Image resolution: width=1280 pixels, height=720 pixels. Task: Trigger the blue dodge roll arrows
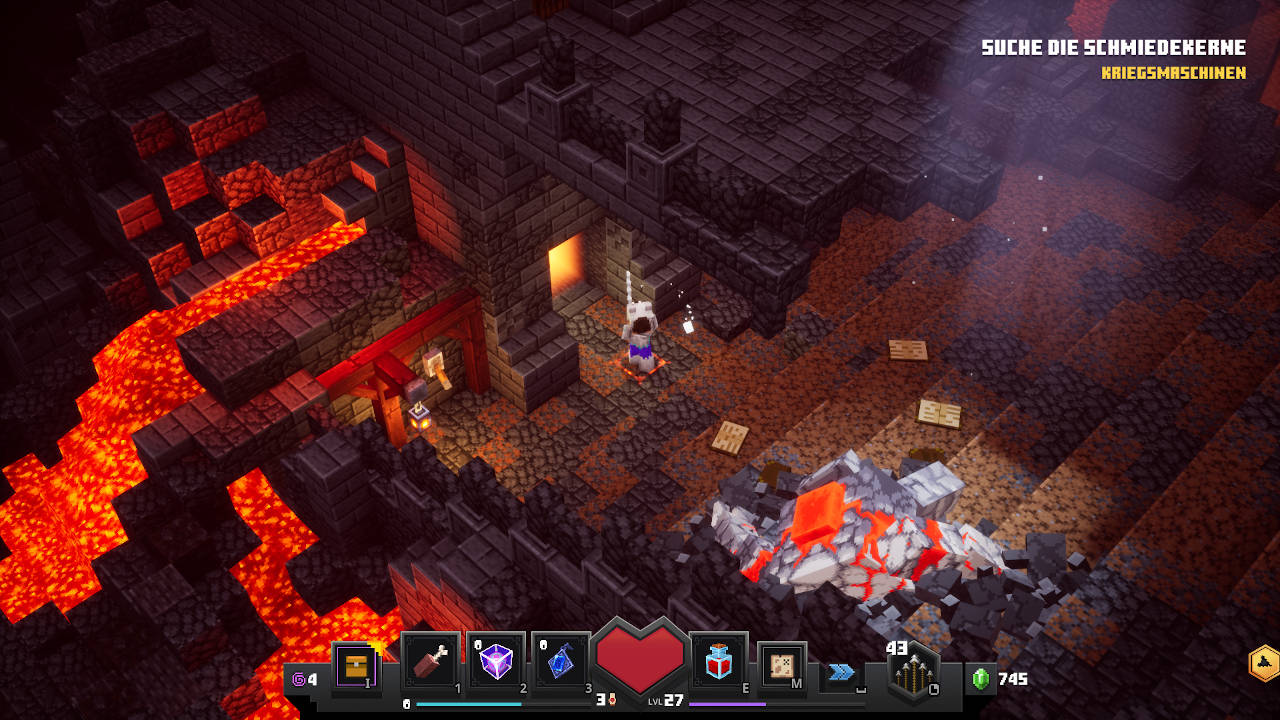tap(842, 672)
